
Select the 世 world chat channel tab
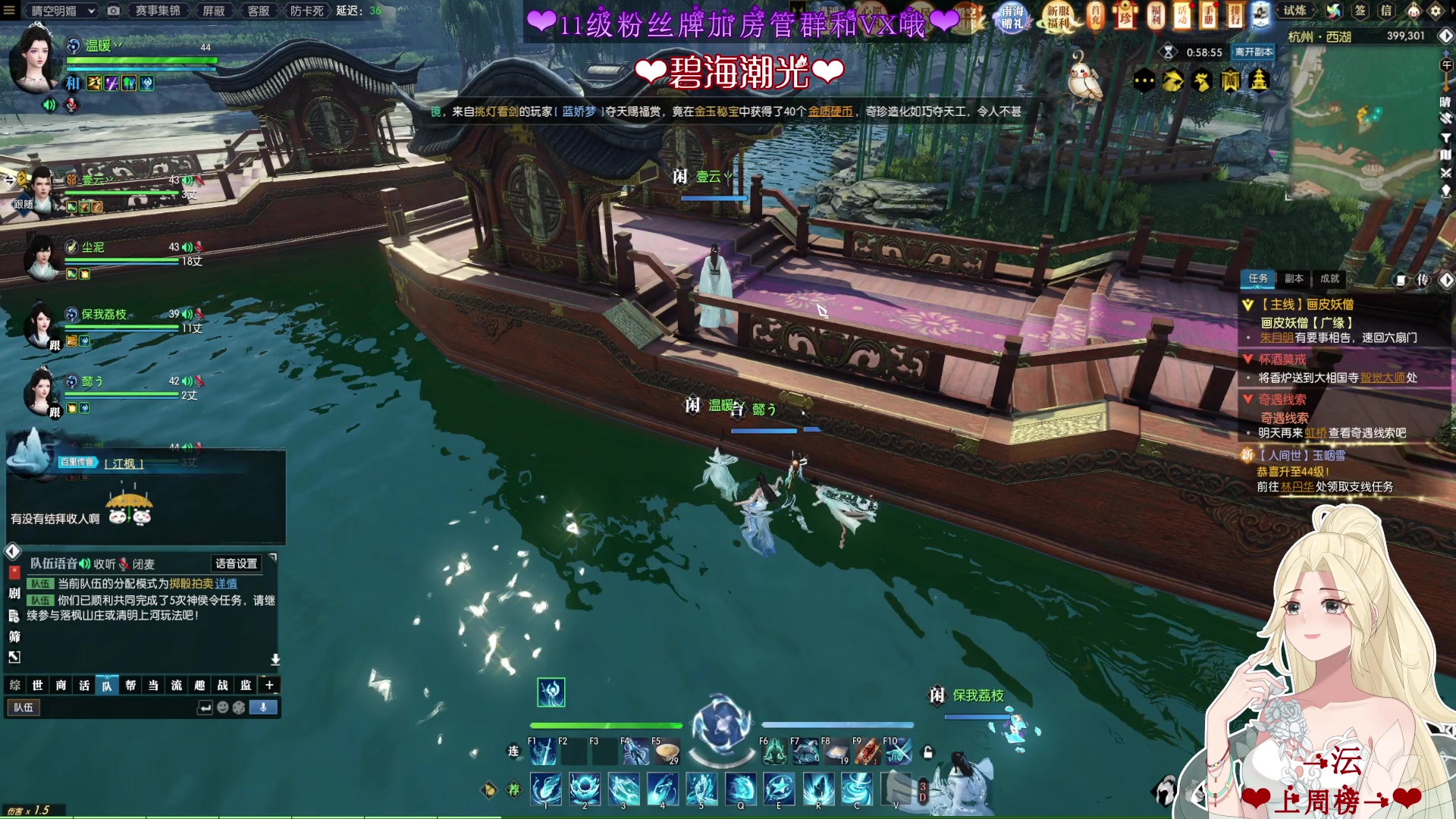point(37,686)
